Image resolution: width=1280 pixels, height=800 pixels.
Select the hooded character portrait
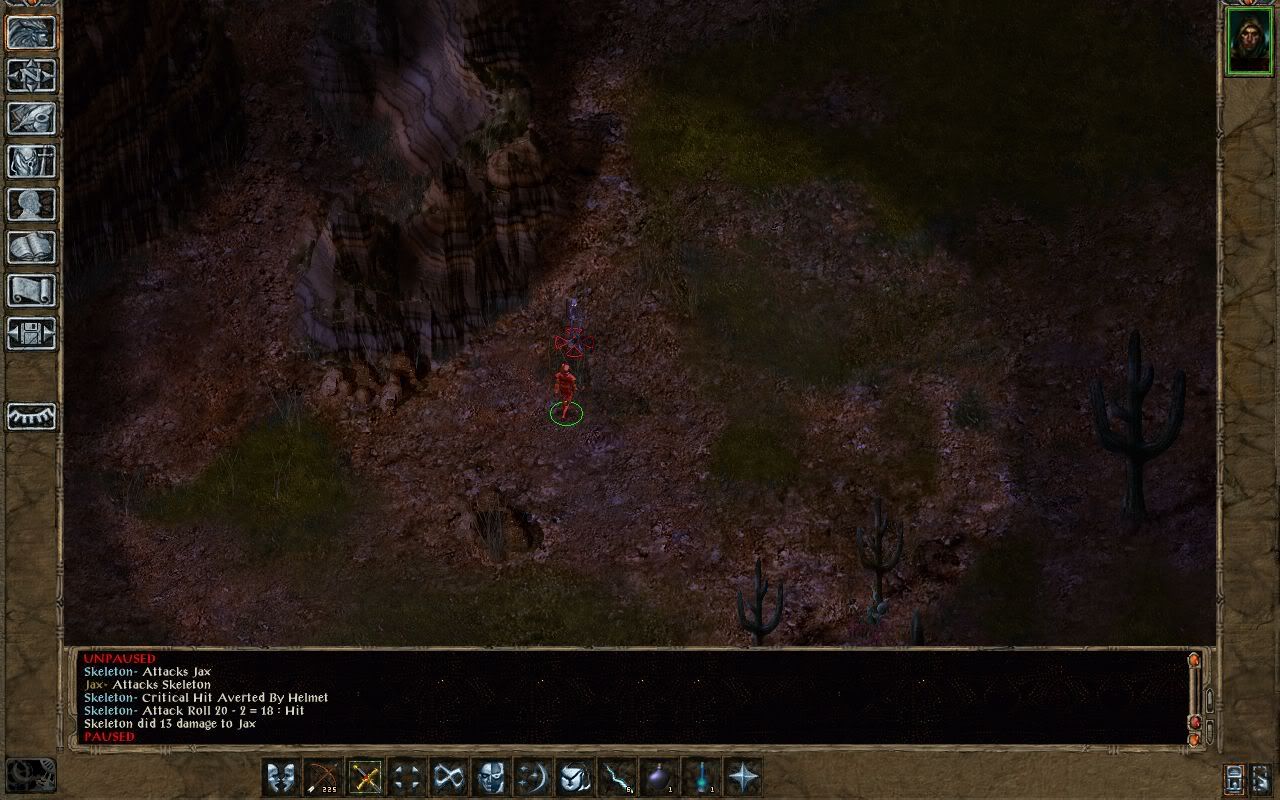coord(1249,42)
